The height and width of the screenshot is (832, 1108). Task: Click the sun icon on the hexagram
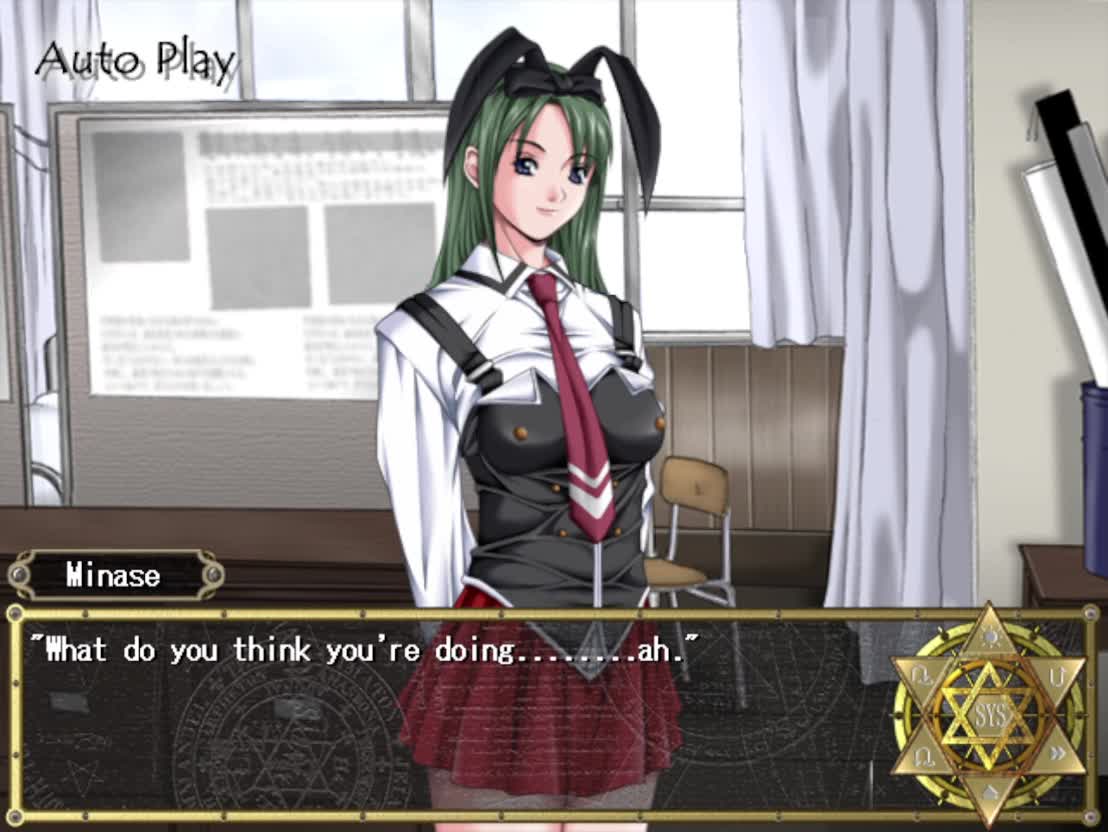click(989, 634)
